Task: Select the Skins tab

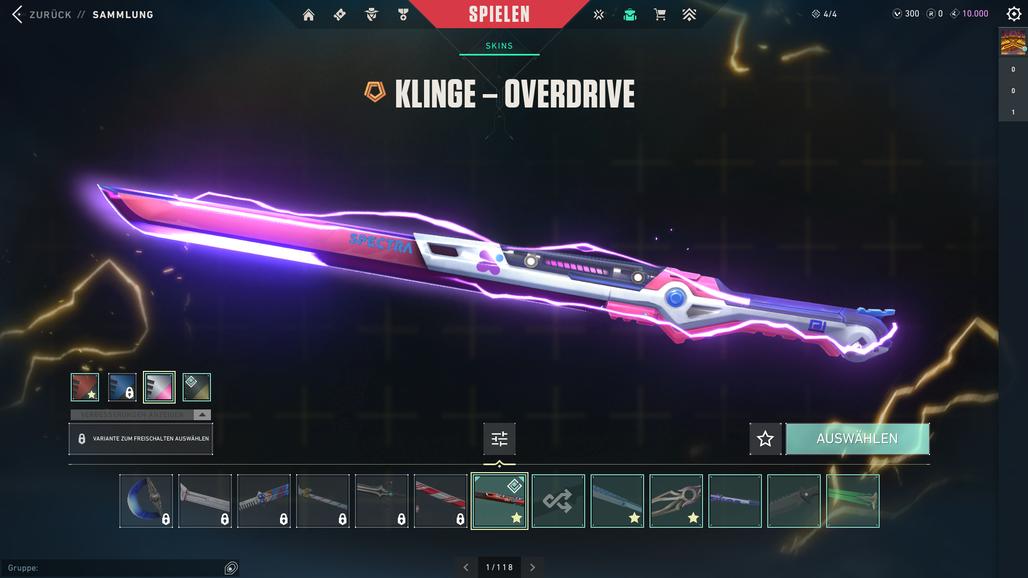Action: [499, 46]
